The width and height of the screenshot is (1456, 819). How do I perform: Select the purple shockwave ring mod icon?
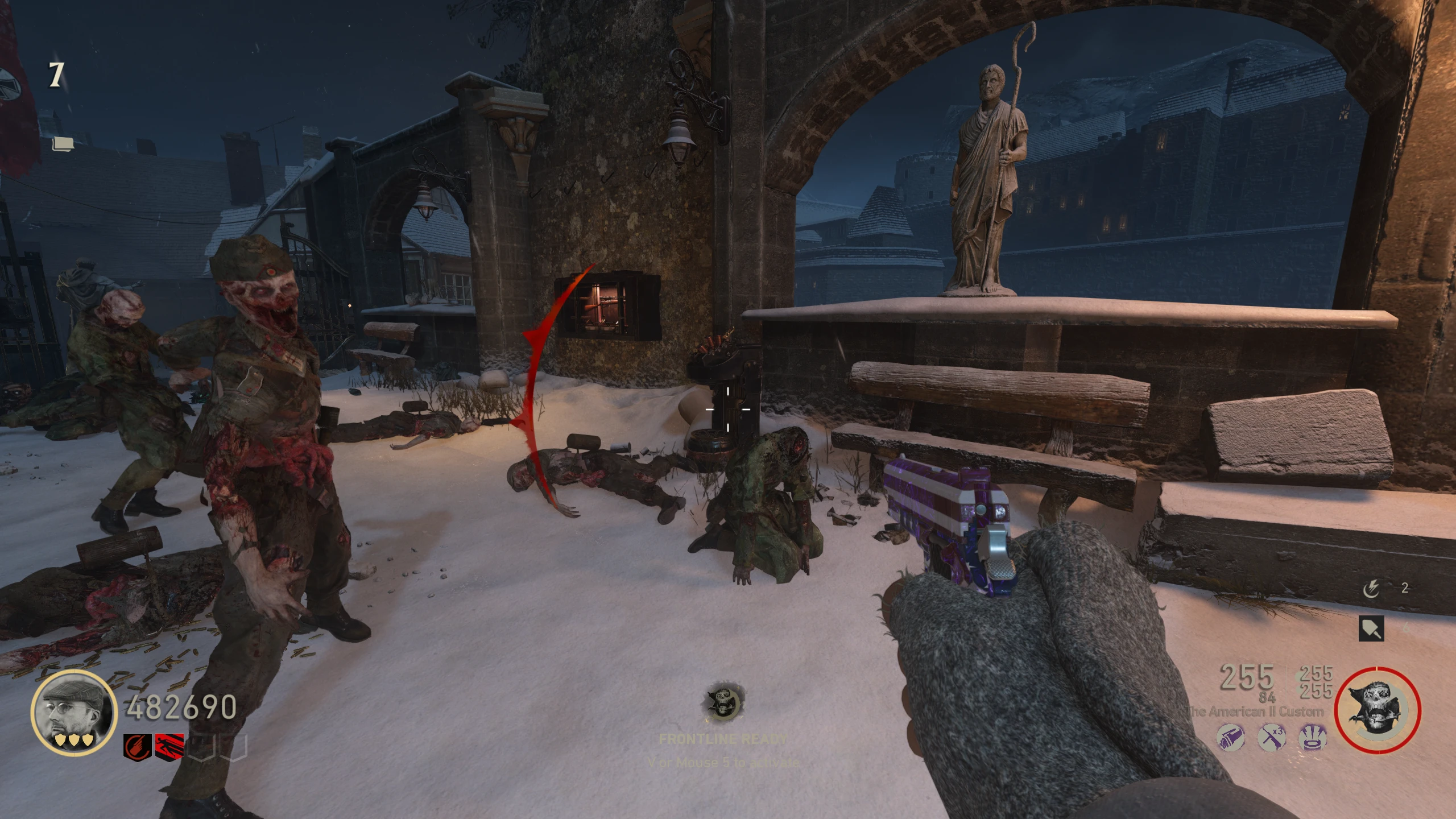(x=1313, y=739)
